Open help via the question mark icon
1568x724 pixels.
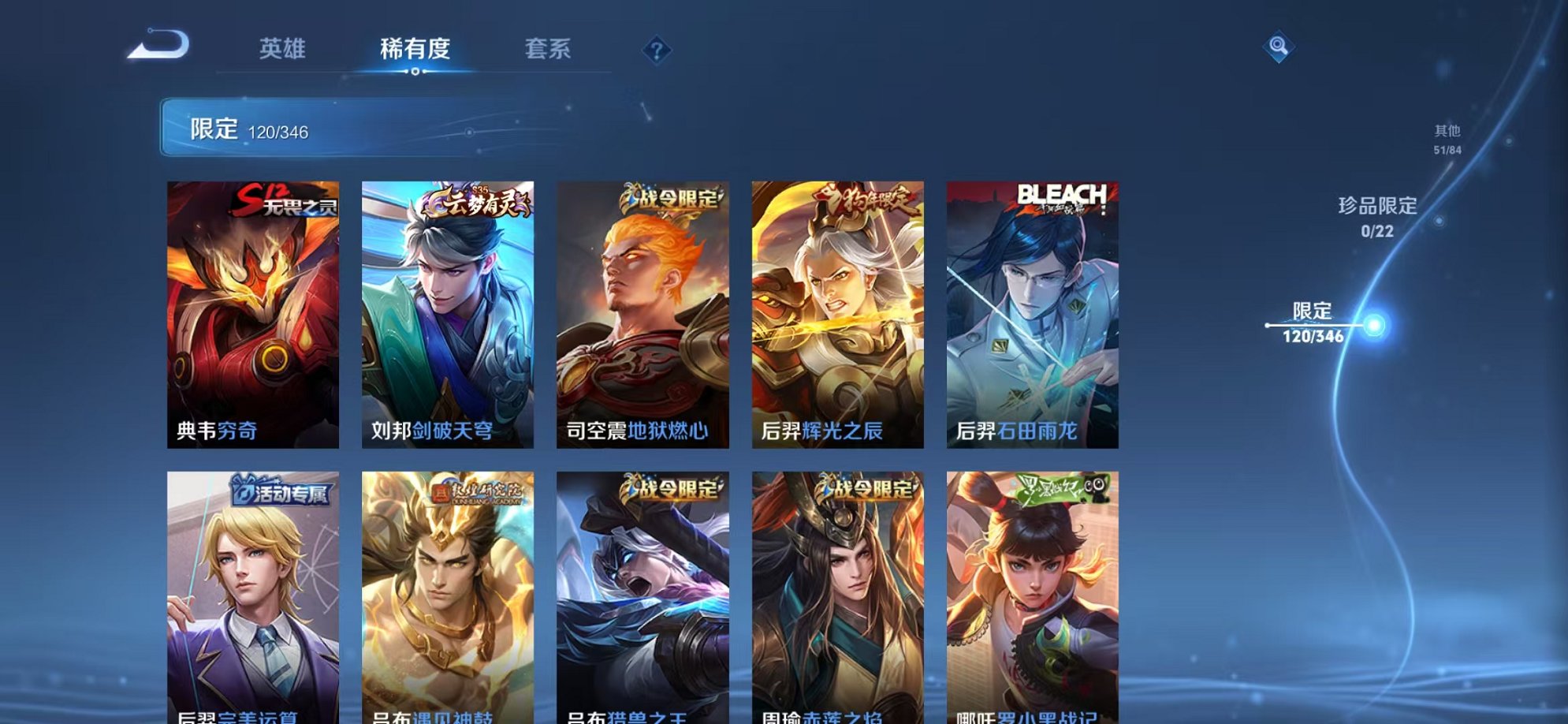click(657, 50)
